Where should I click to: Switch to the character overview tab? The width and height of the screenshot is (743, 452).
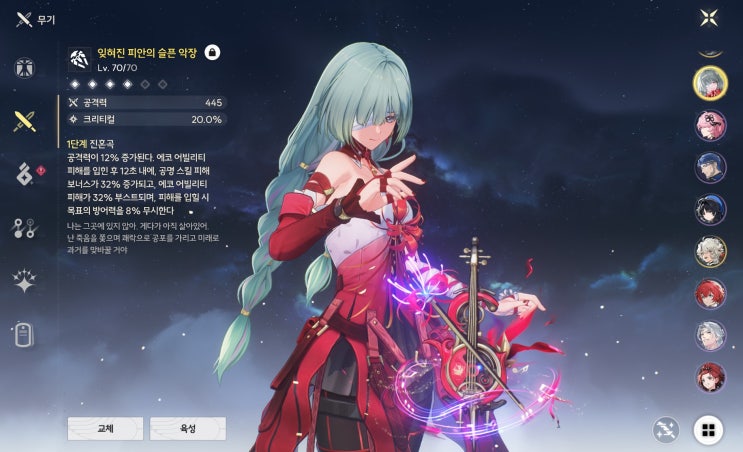point(24,69)
